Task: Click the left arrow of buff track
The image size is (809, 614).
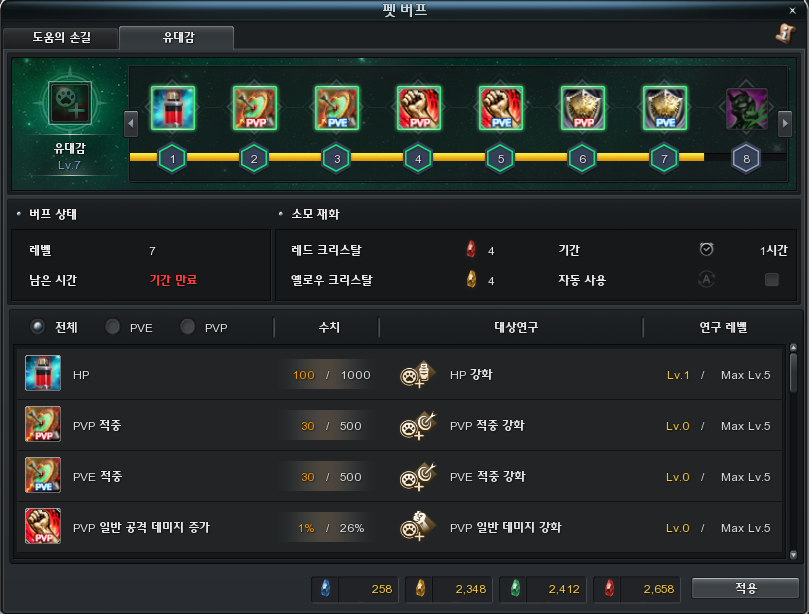Action: click(130, 123)
